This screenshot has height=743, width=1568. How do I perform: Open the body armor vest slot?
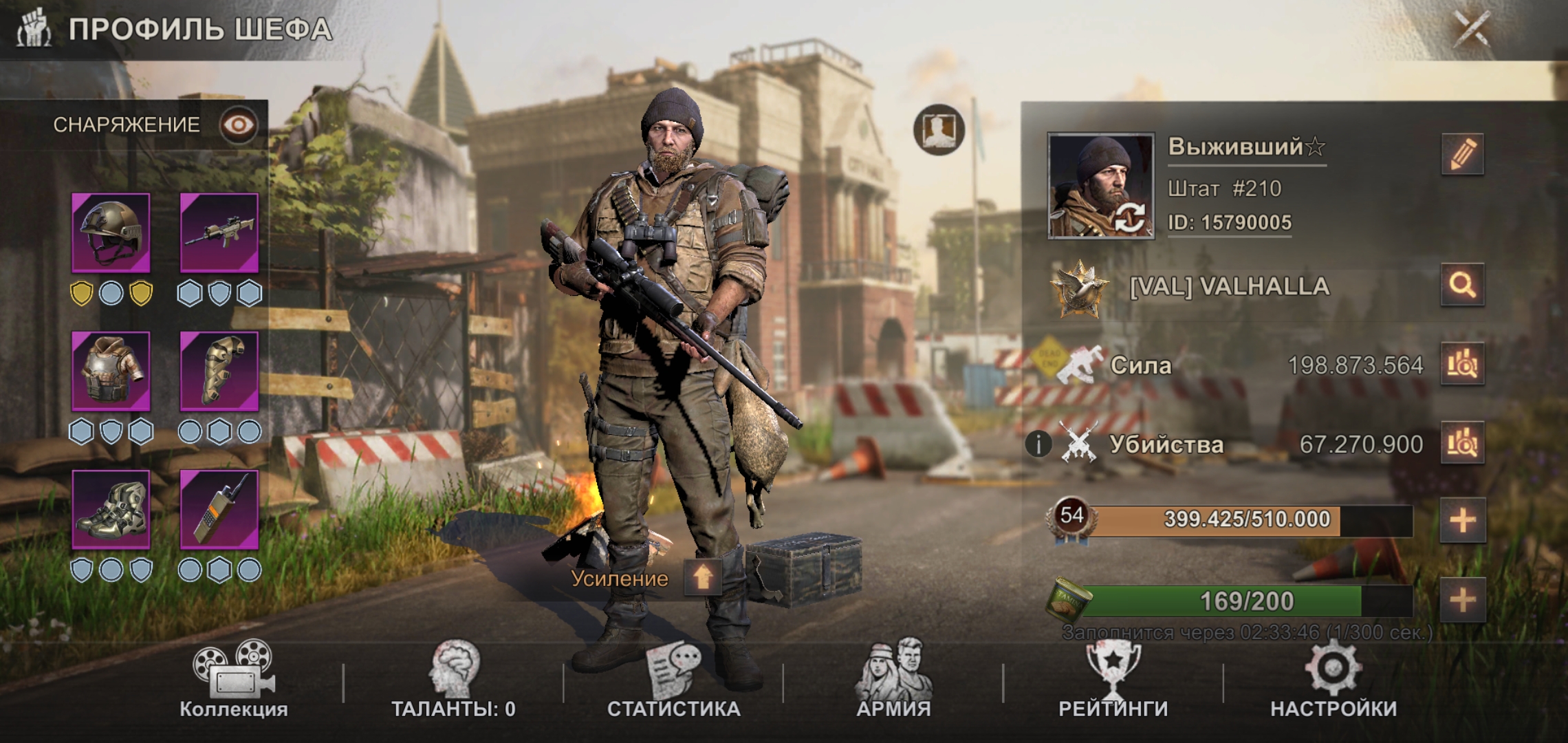point(111,371)
